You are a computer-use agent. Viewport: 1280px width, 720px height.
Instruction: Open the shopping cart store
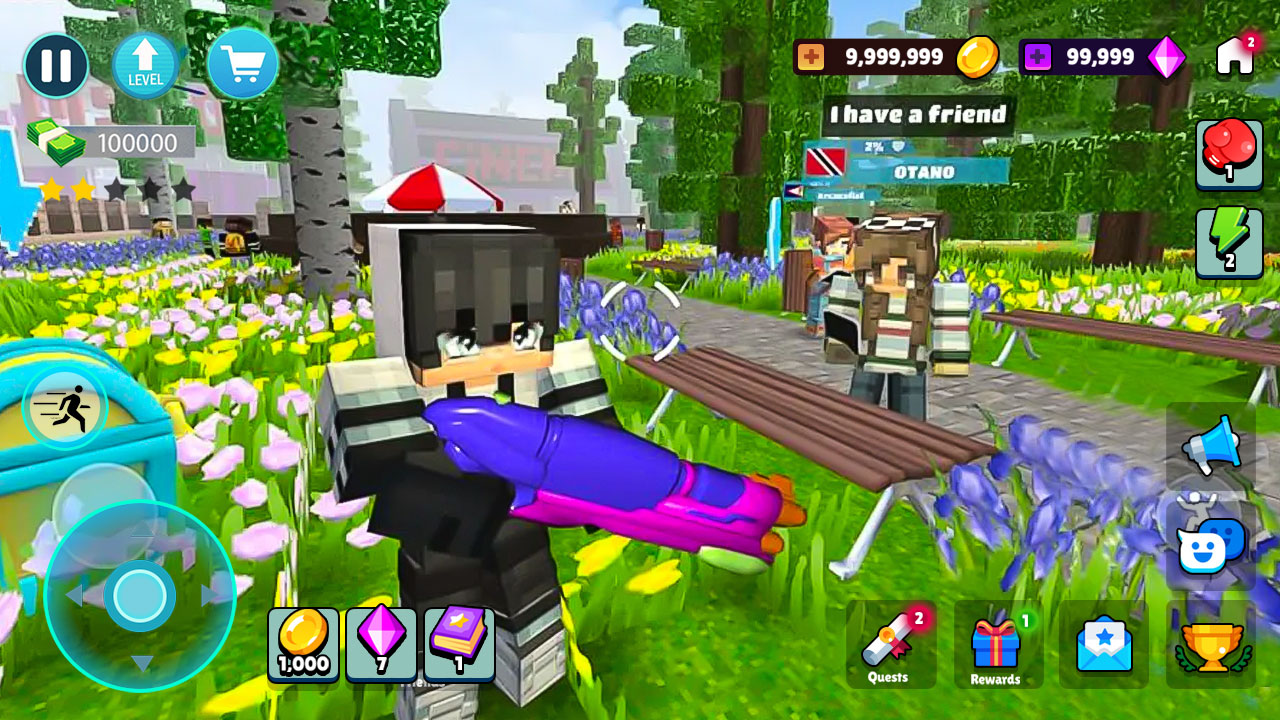(240, 62)
